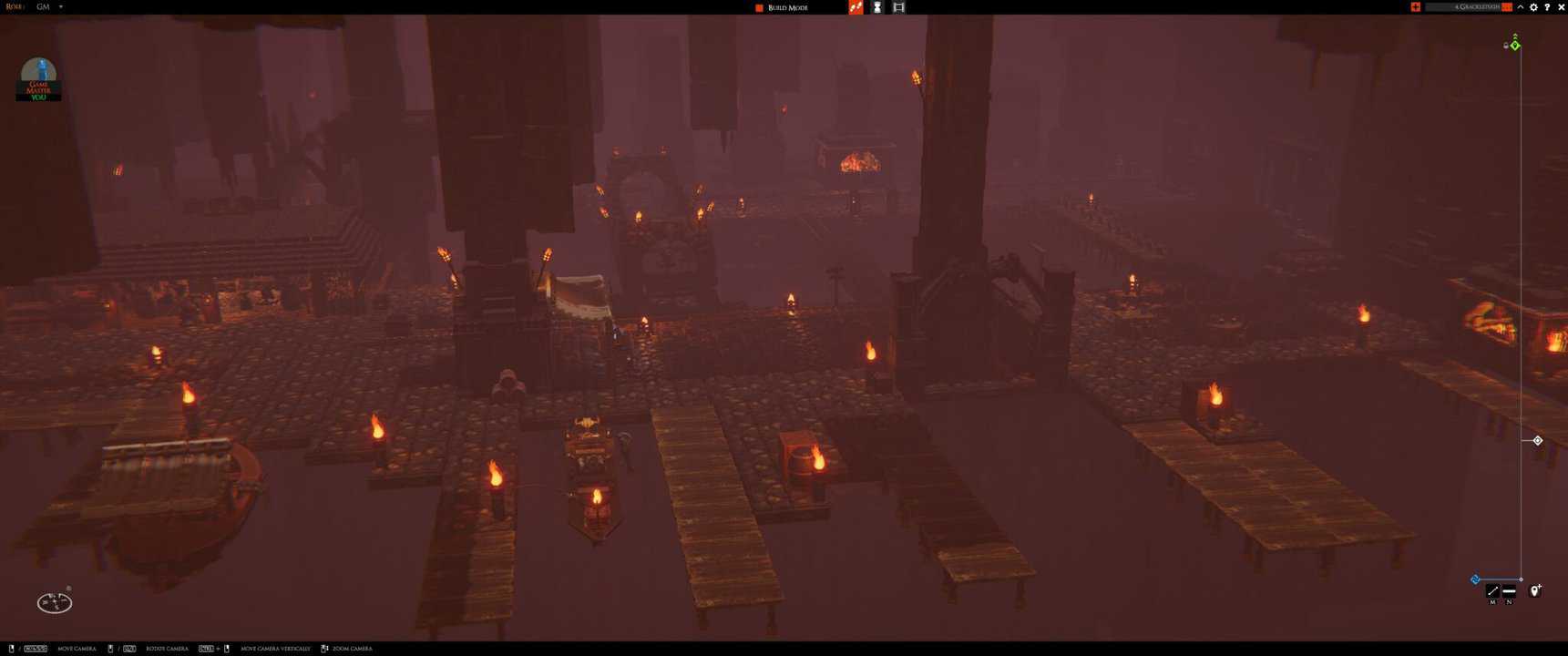Click the white diamond handle on height slider
The height and width of the screenshot is (656, 1568).
click(1538, 441)
